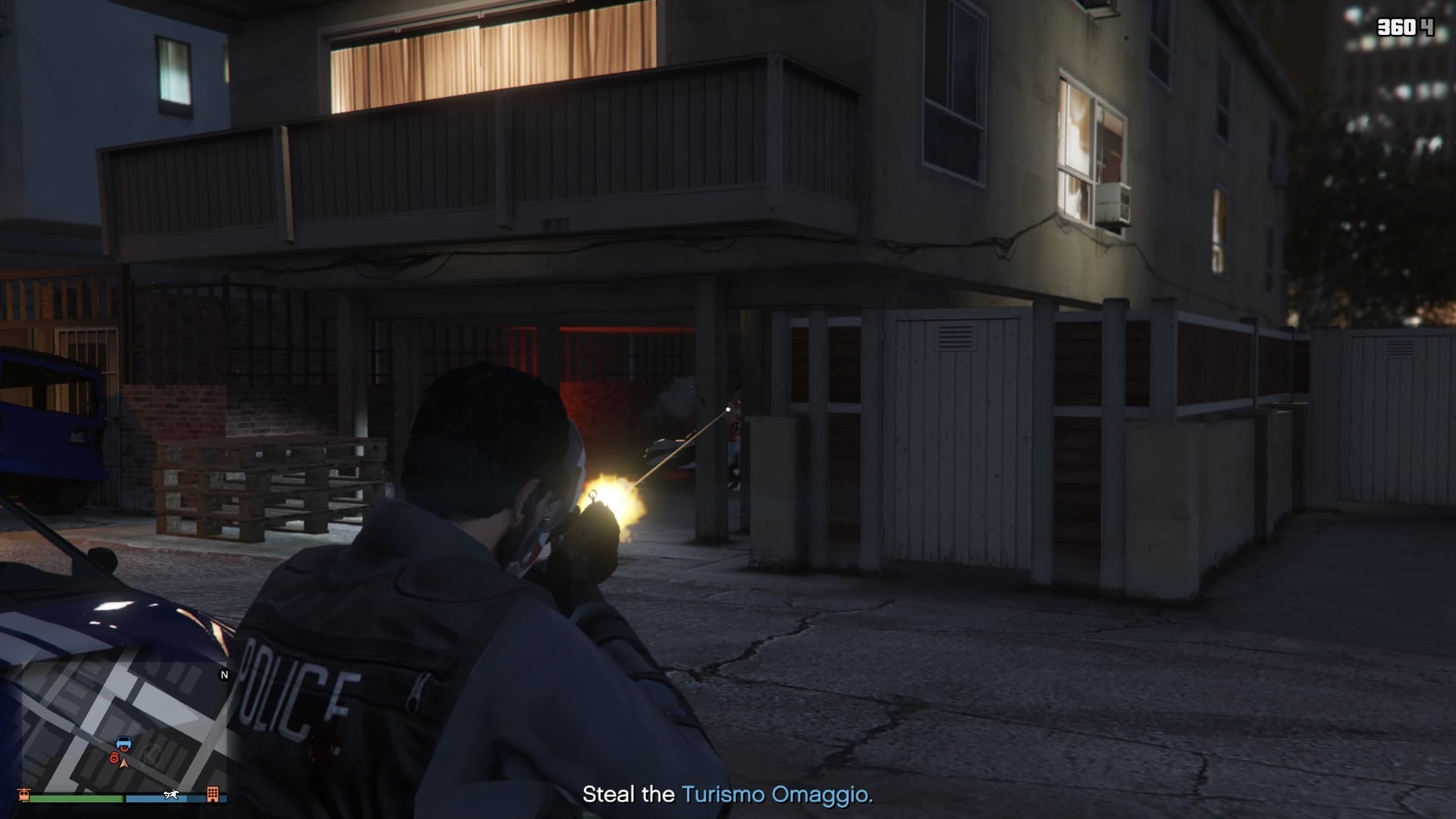Click the N compass marker on the minimap
This screenshot has width=1456, height=819.
tap(224, 675)
